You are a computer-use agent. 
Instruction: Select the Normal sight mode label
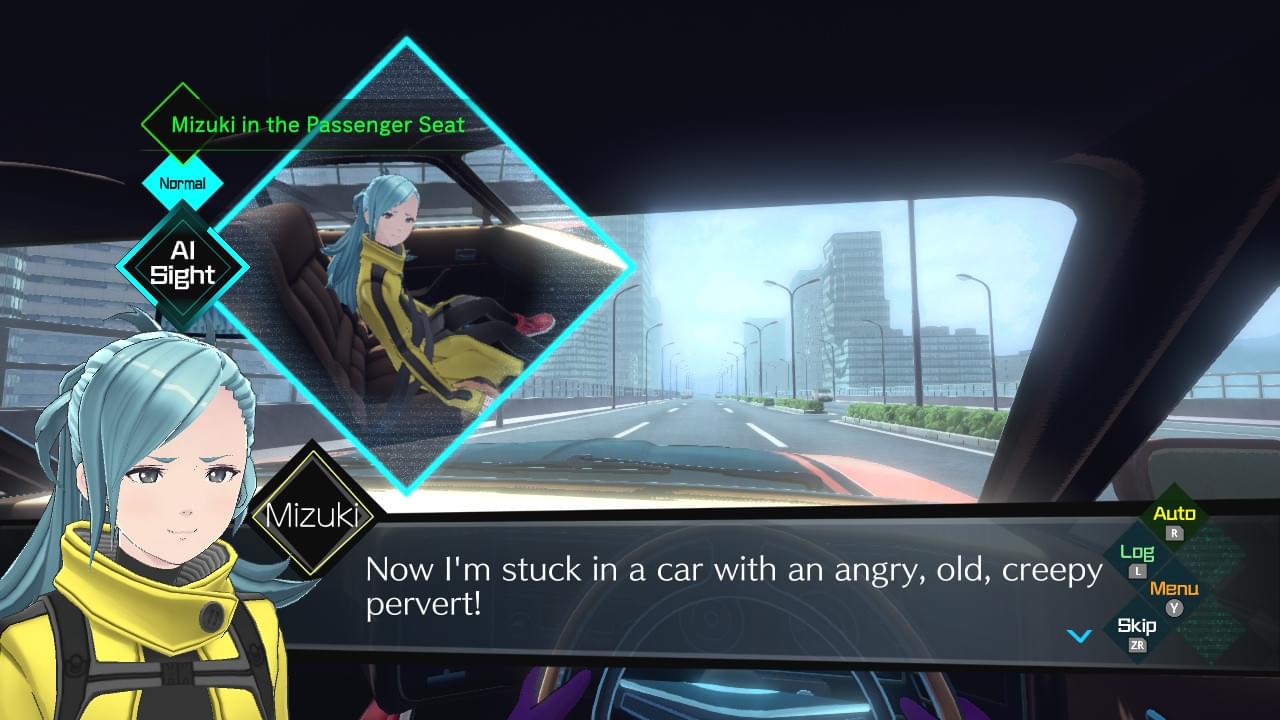(x=182, y=183)
